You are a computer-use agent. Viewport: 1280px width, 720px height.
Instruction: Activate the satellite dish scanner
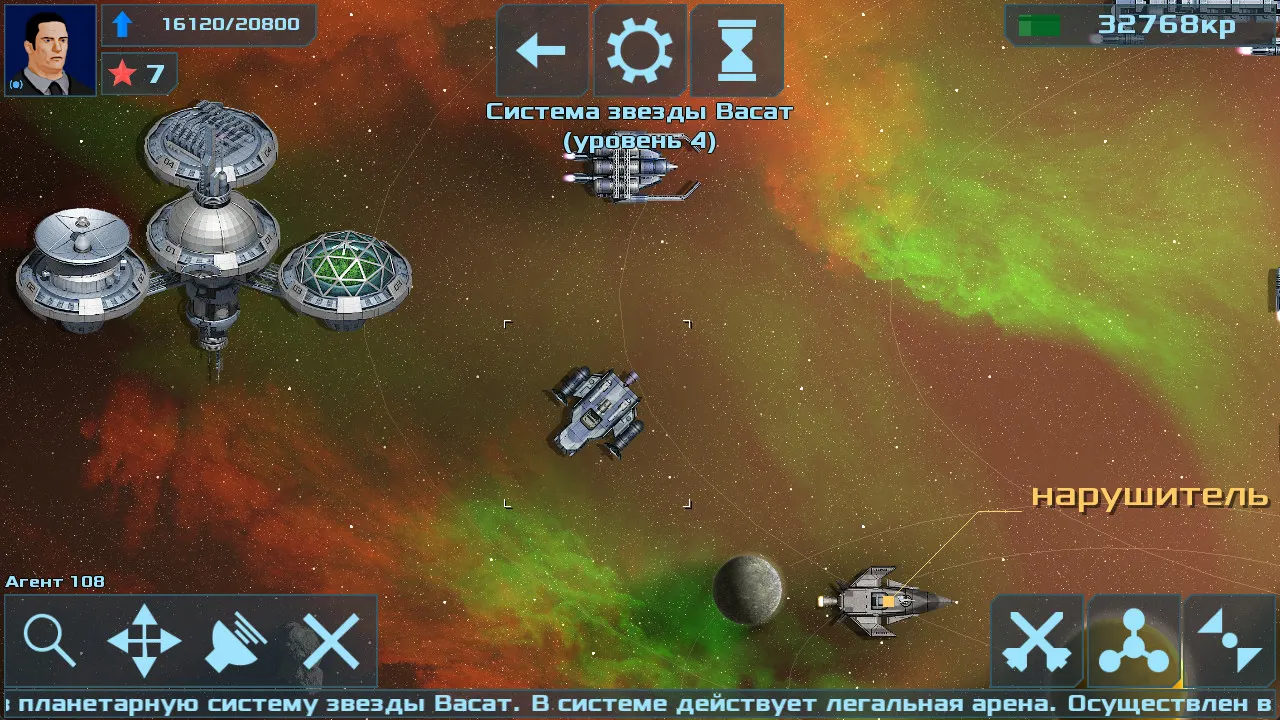[x=236, y=641]
